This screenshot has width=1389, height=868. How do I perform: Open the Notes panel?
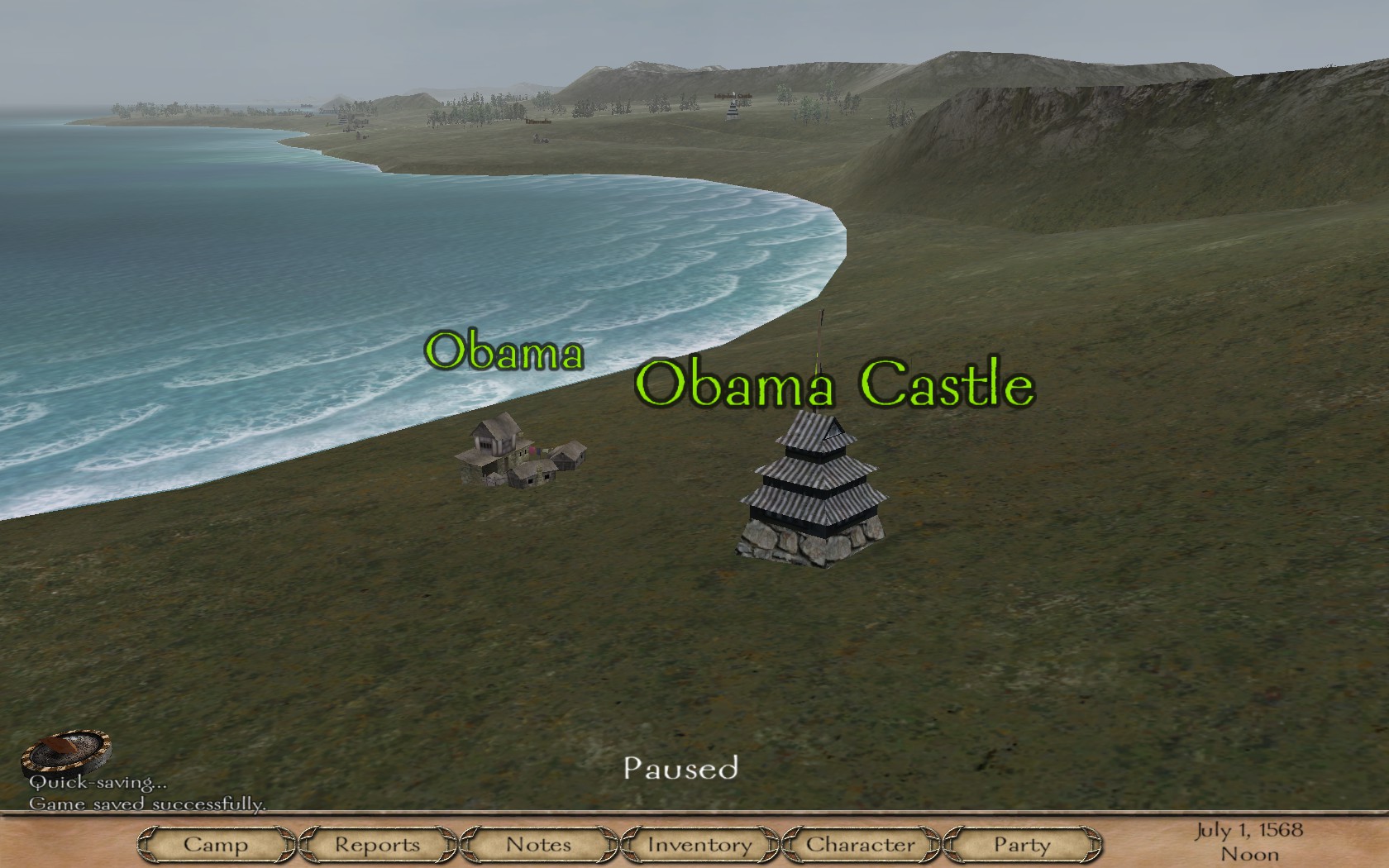(x=538, y=845)
